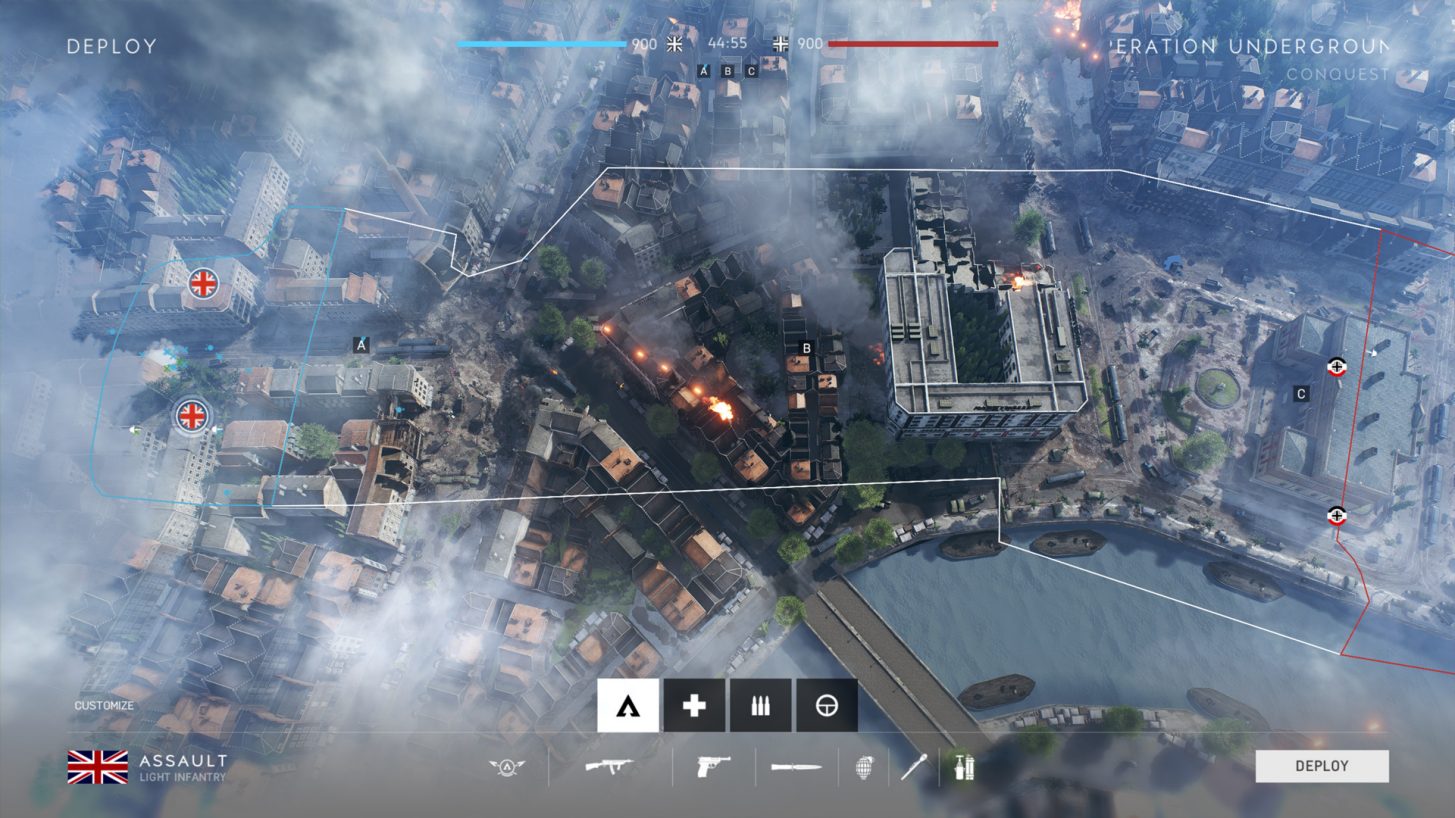The height and width of the screenshot is (818, 1455).
Task: Open the grenade slot icon
Action: (x=866, y=770)
